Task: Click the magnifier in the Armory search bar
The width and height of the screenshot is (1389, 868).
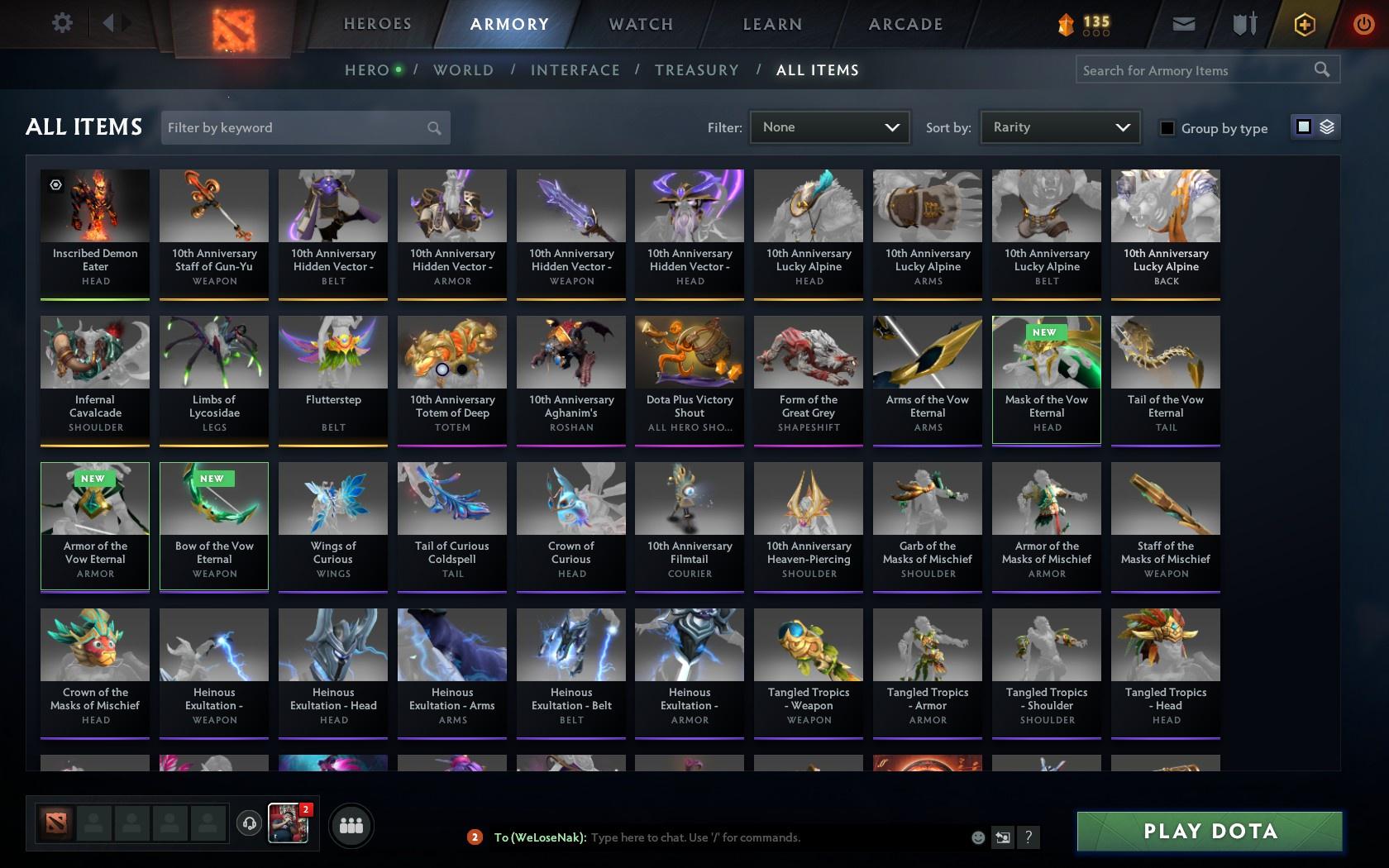Action: 1321,70
